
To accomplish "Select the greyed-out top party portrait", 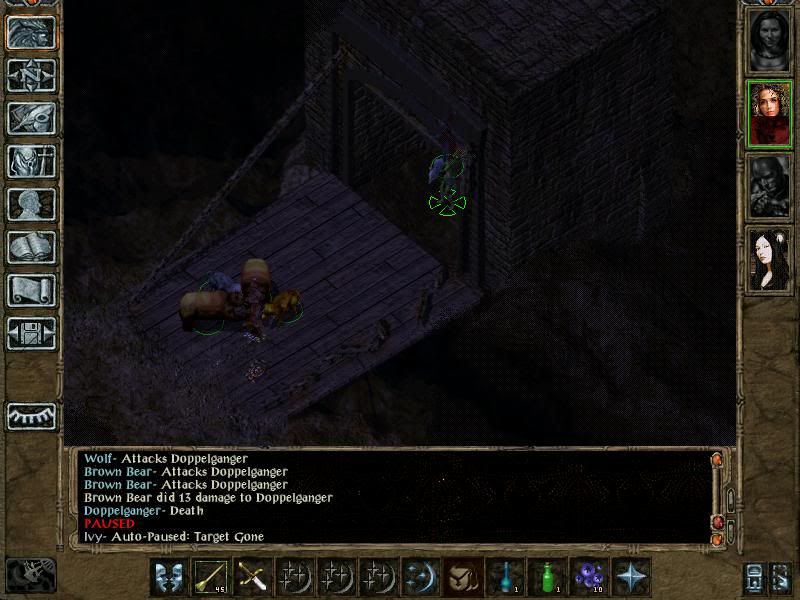I will 769,41.
